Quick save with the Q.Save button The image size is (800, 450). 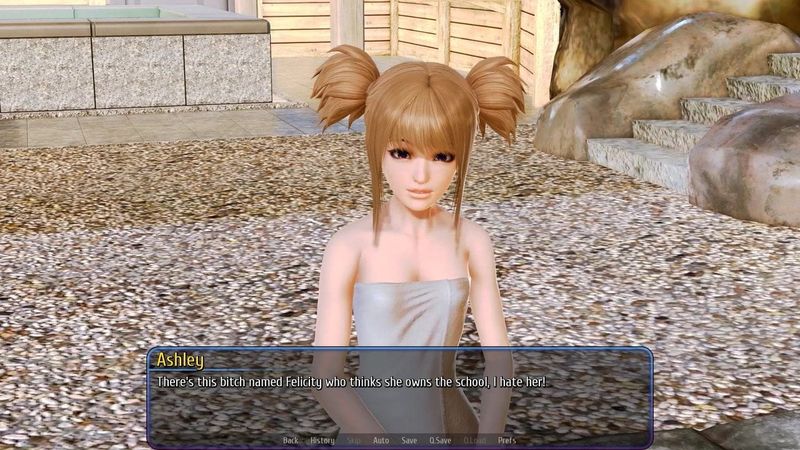coord(439,440)
